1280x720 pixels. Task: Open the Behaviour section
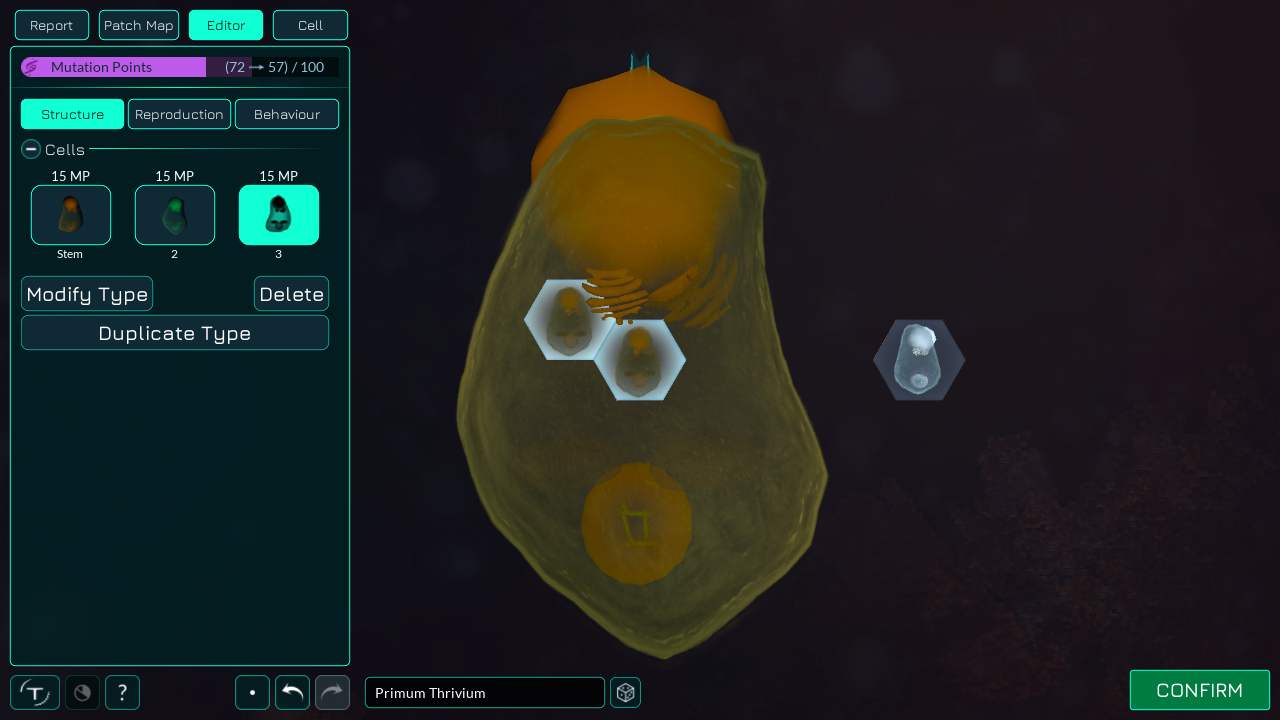click(287, 114)
